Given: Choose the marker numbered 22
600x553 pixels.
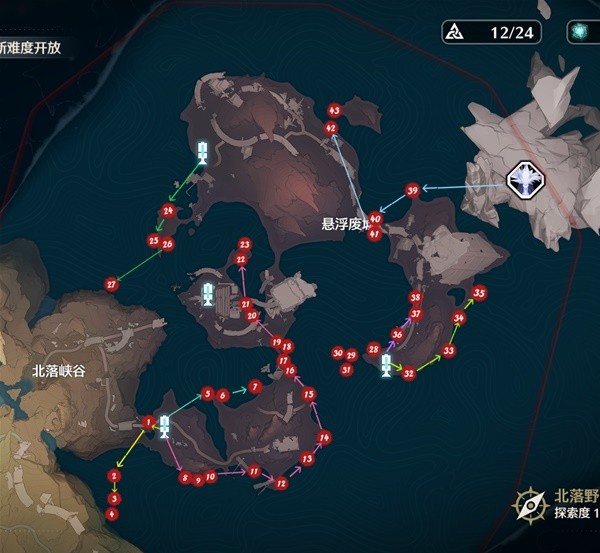Looking at the screenshot, I should [241, 259].
